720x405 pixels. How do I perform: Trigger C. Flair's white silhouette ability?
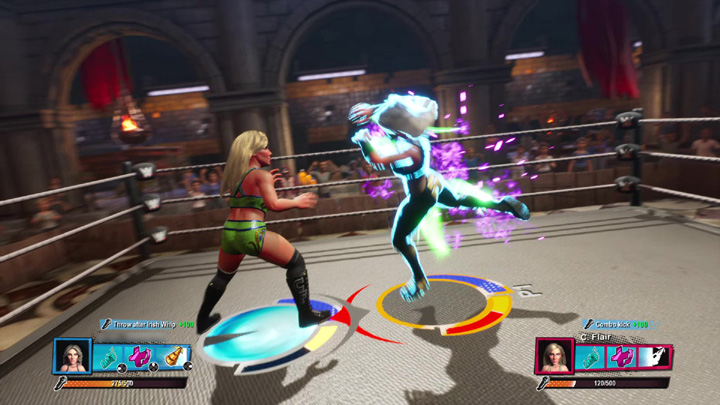[x=654, y=357]
